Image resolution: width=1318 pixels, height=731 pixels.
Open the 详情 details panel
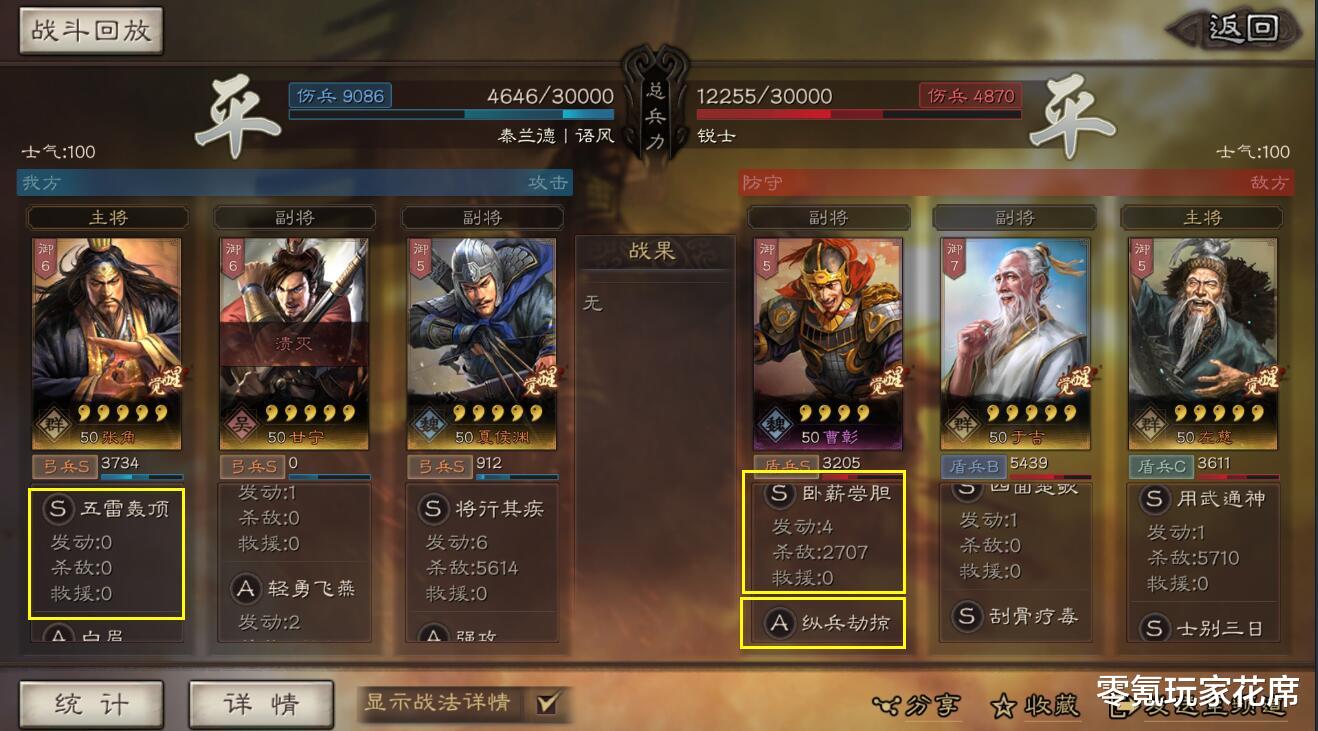tap(260, 702)
